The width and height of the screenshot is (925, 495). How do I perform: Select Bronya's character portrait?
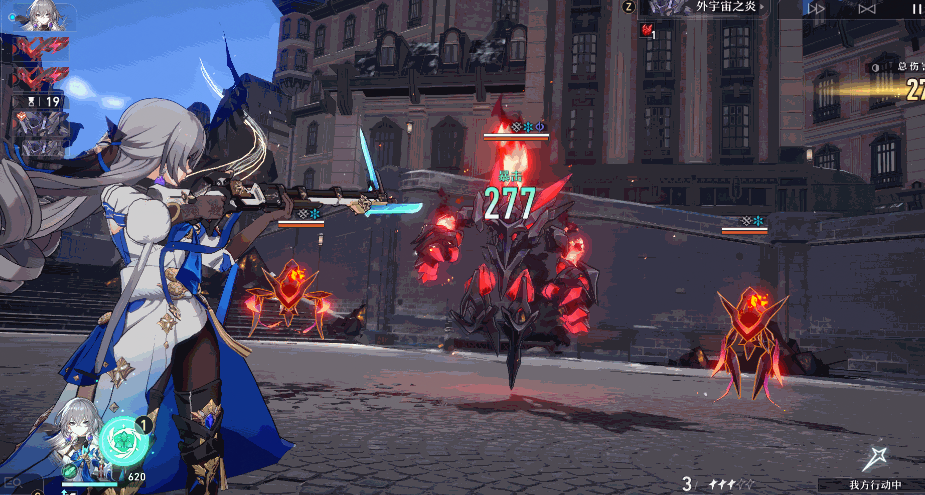click(78, 430)
